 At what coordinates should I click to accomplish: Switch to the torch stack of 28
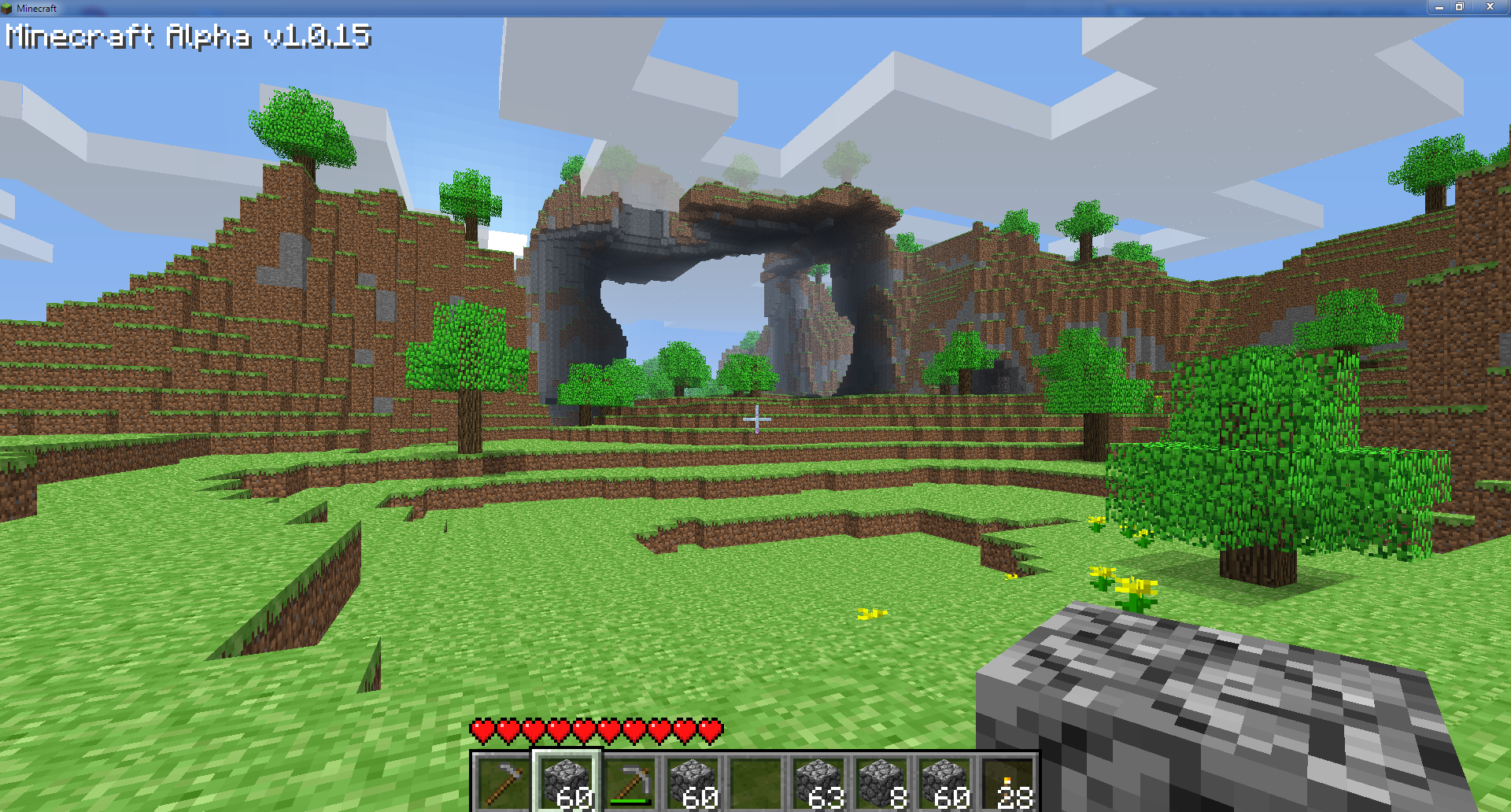coord(1007,782)
